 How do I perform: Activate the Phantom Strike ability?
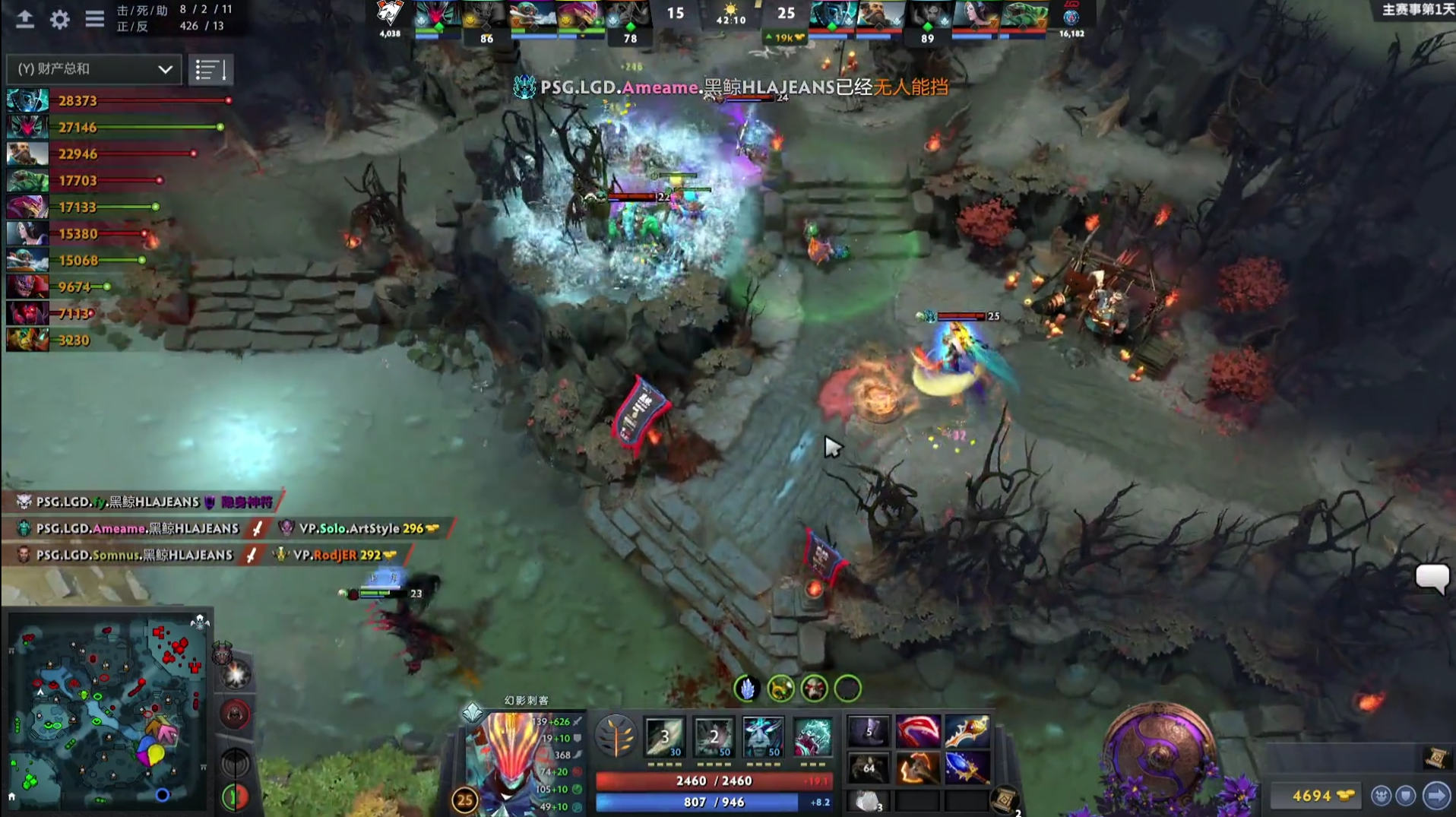[714, 736]
